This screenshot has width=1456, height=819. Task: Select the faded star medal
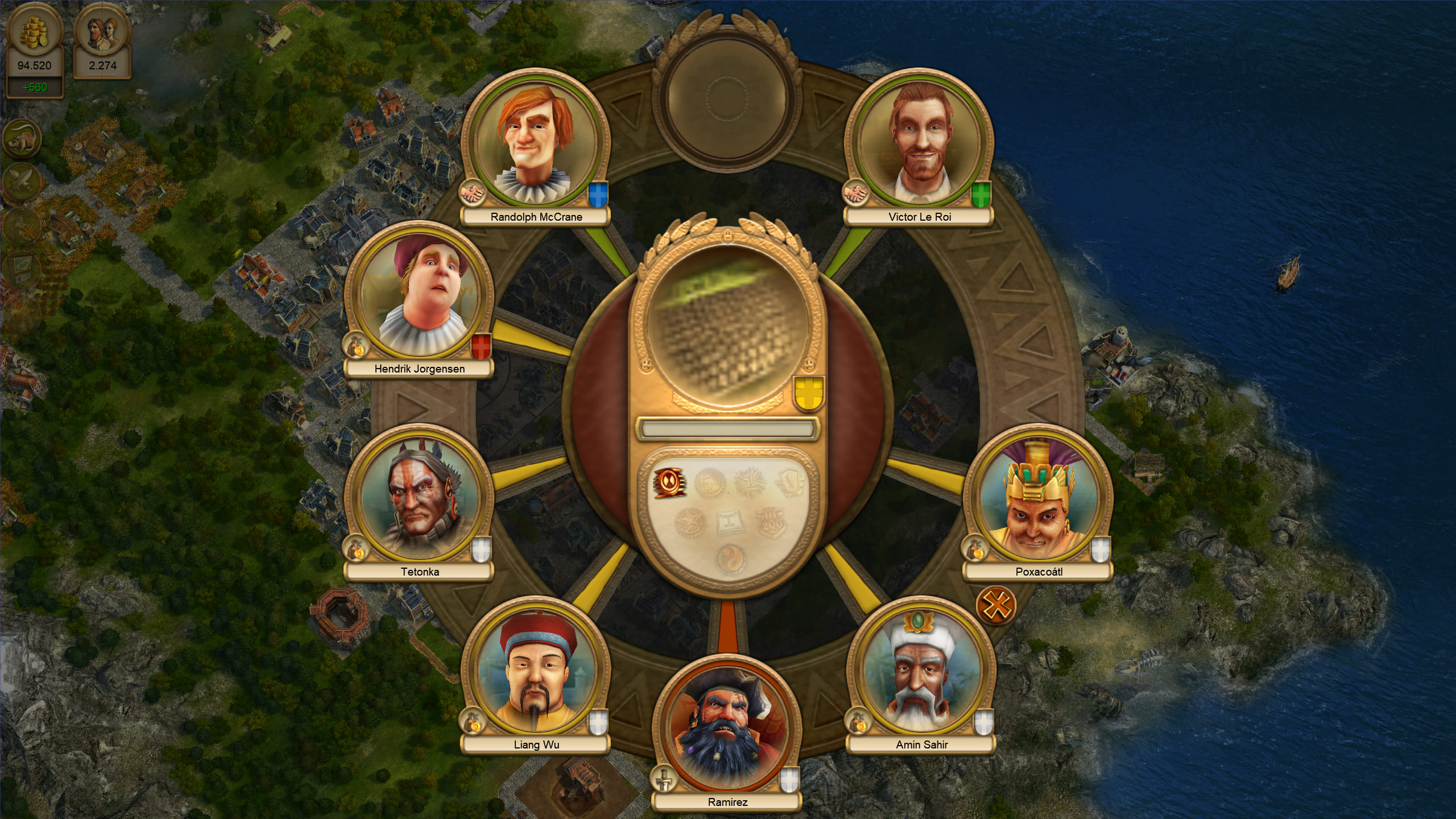click(x=689, y=522)
